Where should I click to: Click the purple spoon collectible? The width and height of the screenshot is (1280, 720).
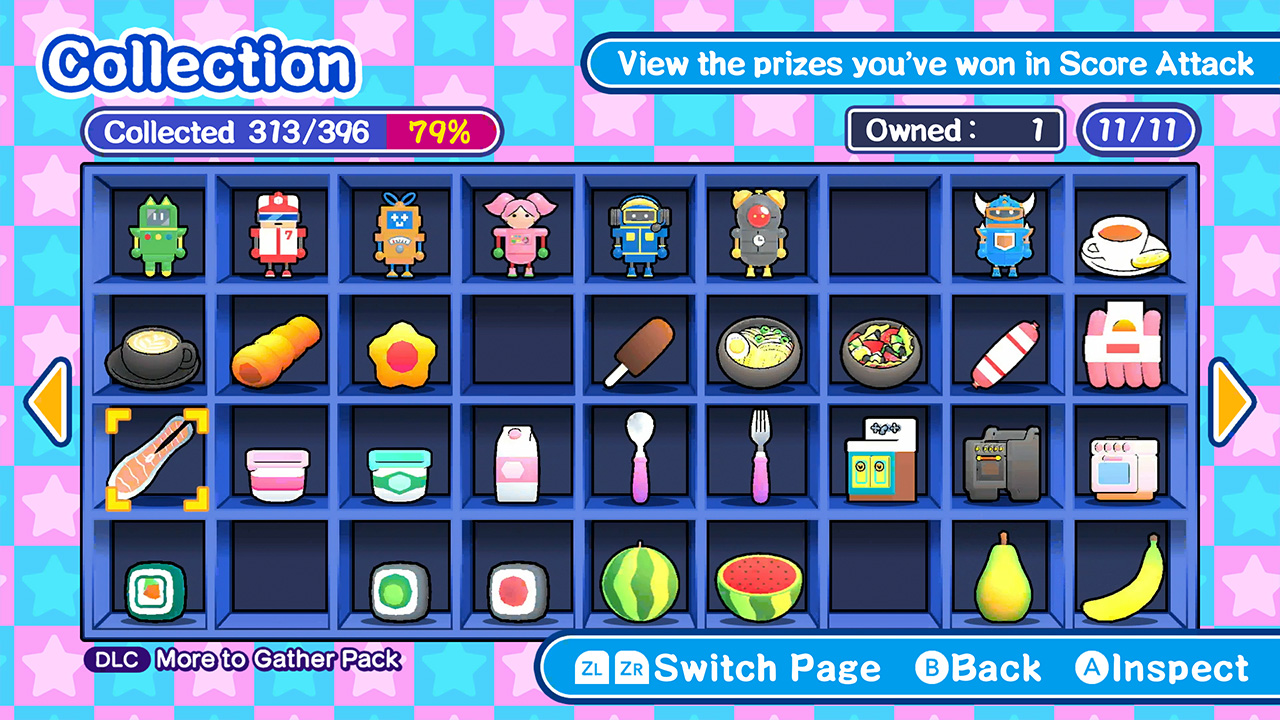(x=640, y=458)
